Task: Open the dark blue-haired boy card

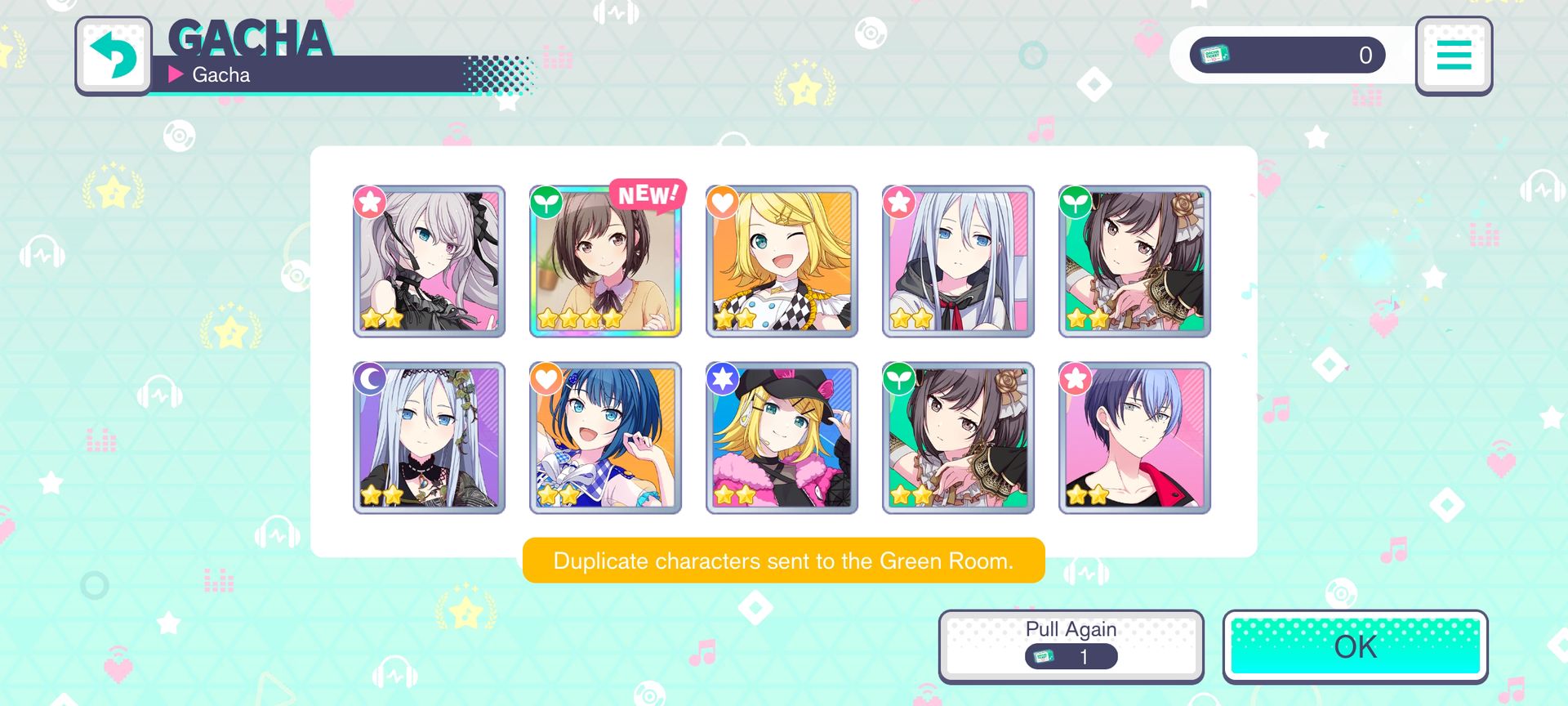Action: click(x=1134, y=438)
